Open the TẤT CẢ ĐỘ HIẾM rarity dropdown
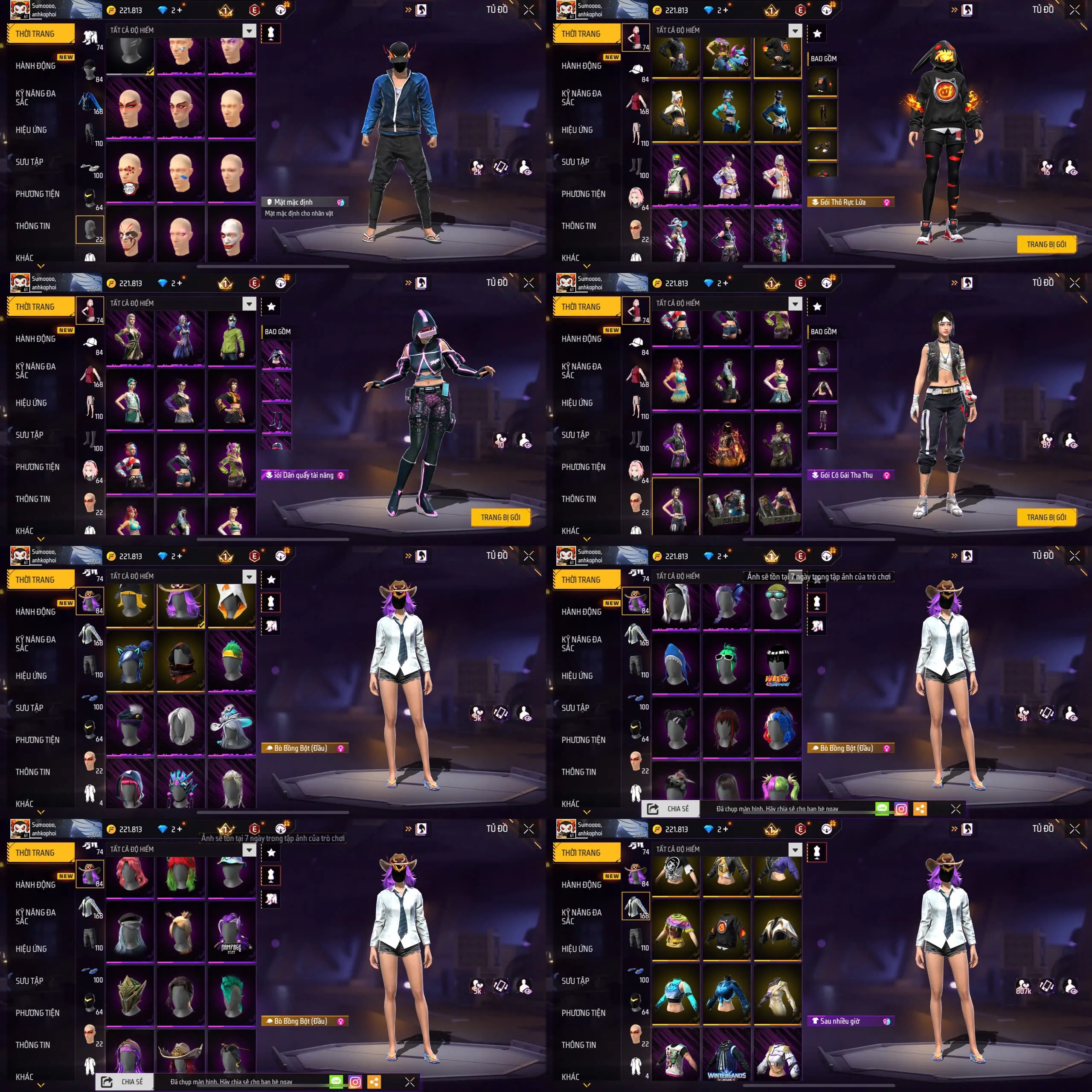 coord(249,31)
